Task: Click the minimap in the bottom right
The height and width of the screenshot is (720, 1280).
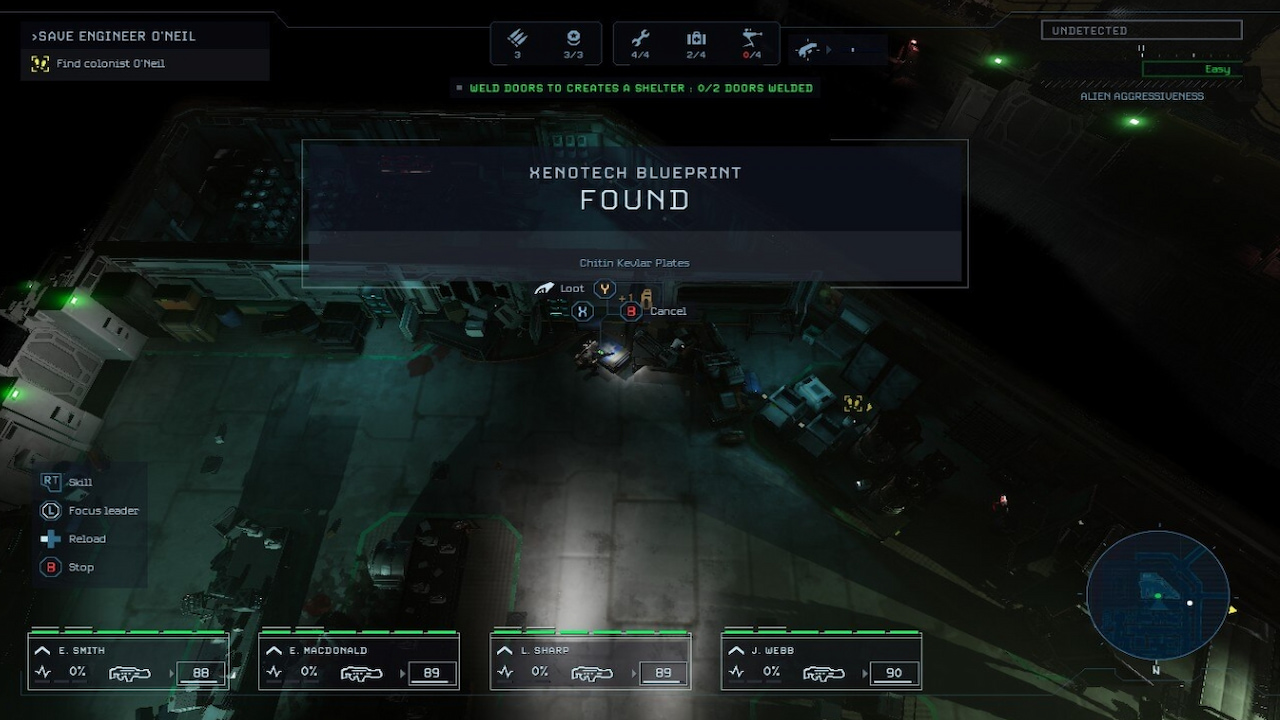Action: click(1157, 595)
